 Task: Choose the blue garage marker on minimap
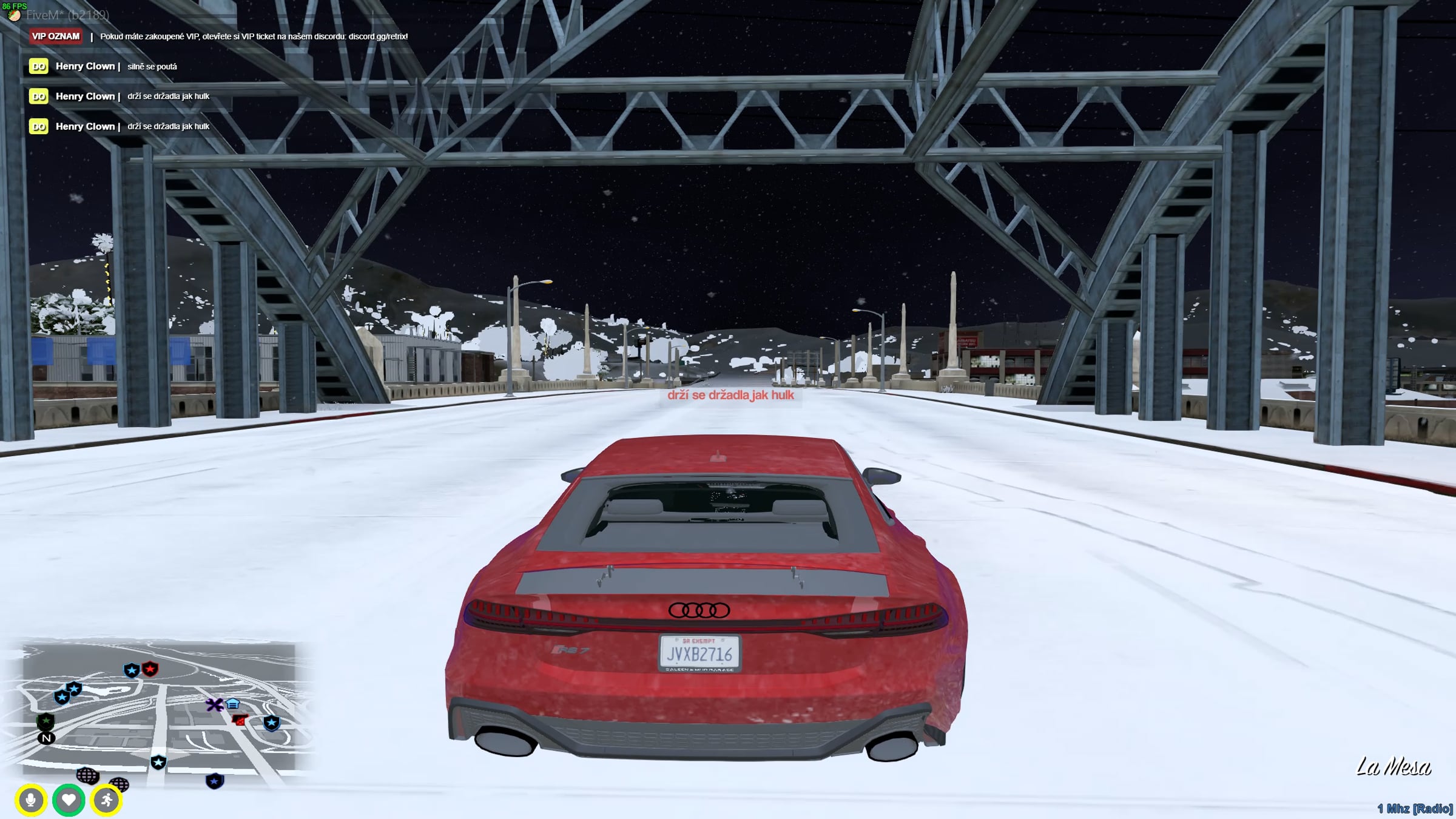(x=233, y=704)
